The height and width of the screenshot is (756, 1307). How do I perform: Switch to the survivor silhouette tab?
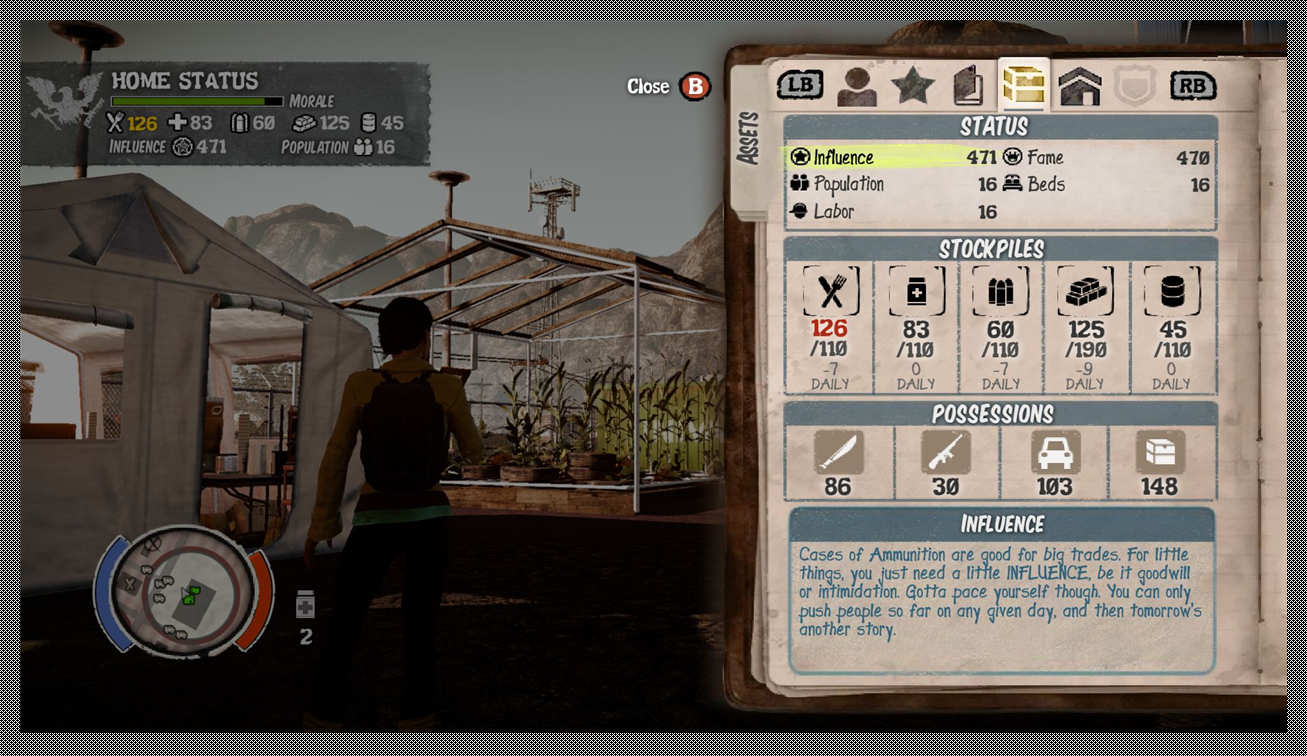[x=856, y=86]
